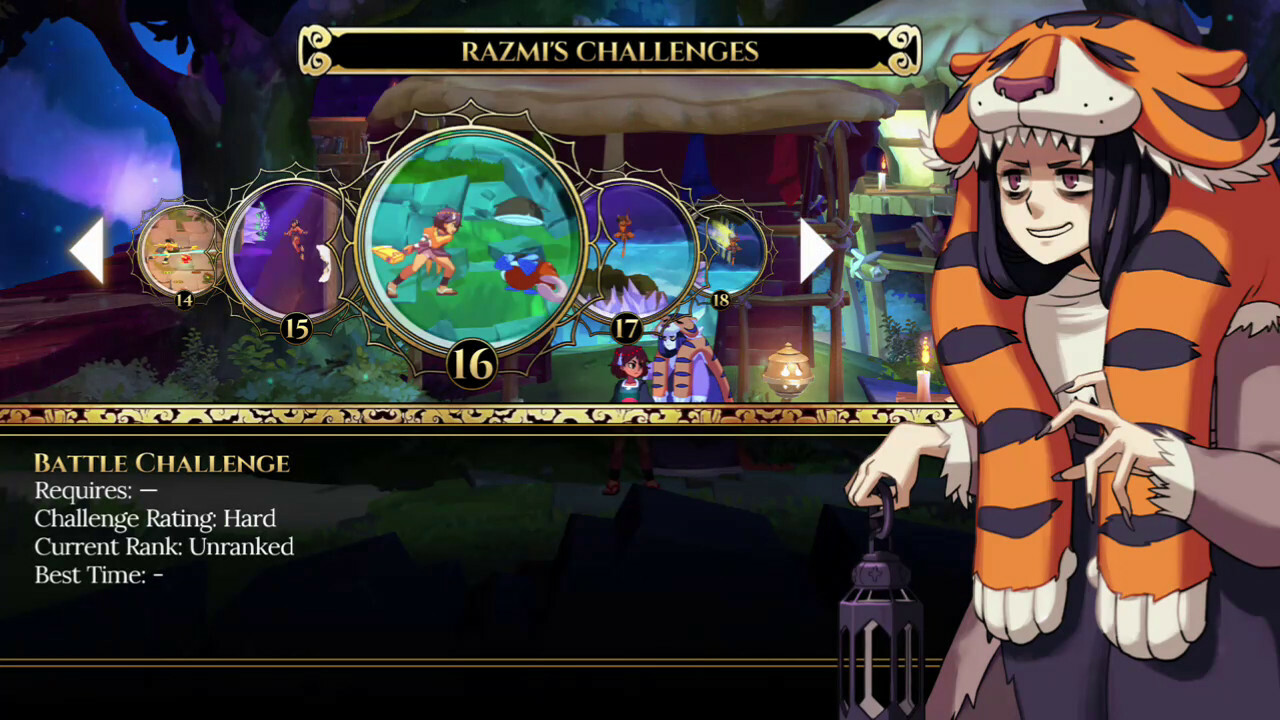Screen dimensions: 1280x720
Task: Expand the list using the right arrow
Action: click(x=812, y=250)
